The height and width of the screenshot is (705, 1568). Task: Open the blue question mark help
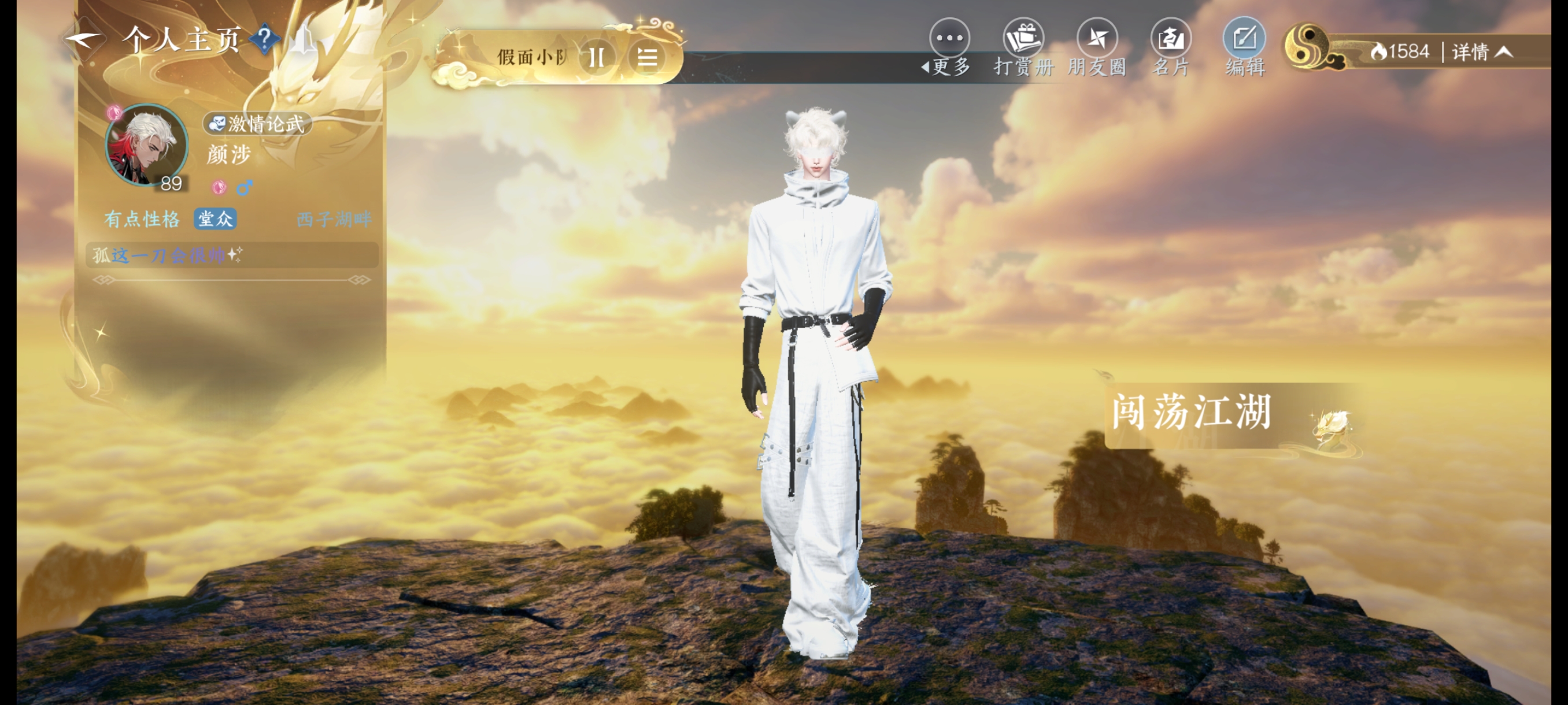click(x=265, y=39)
